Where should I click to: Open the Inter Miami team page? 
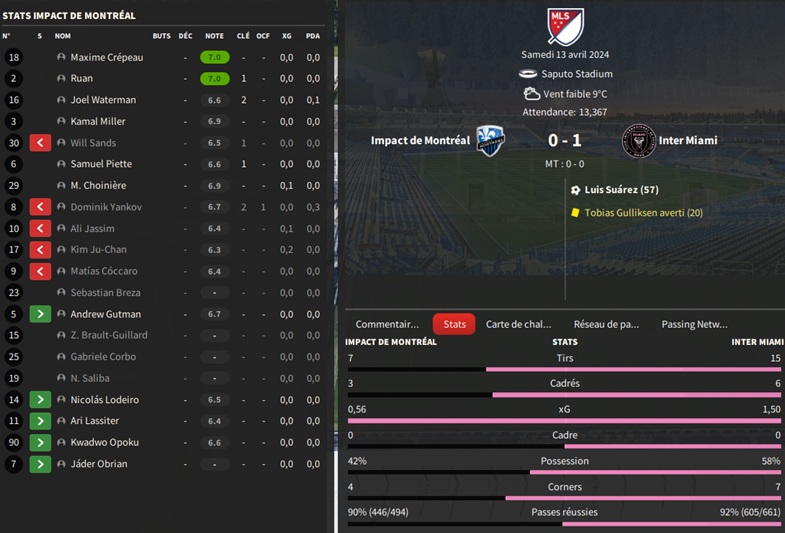tap(687, 141)
